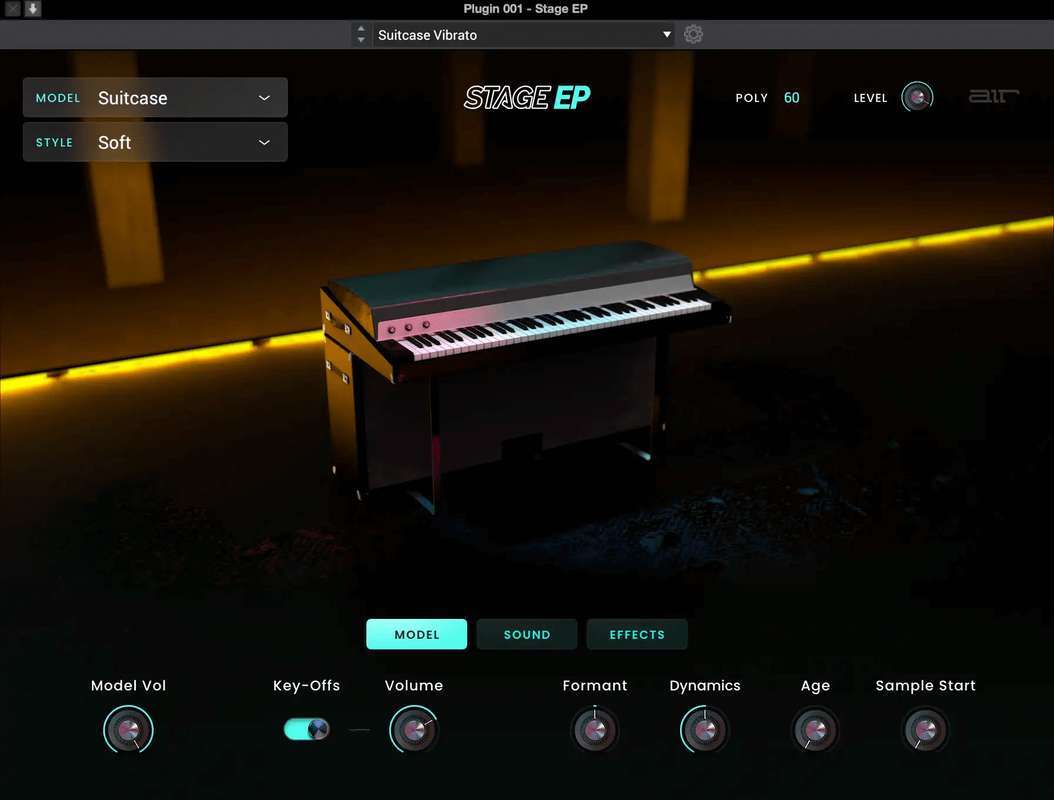Image resolution: width=1054 pixels, height=800 pixels.
Task: Open the plugin settings gear icon
Action: coord(693,35)
